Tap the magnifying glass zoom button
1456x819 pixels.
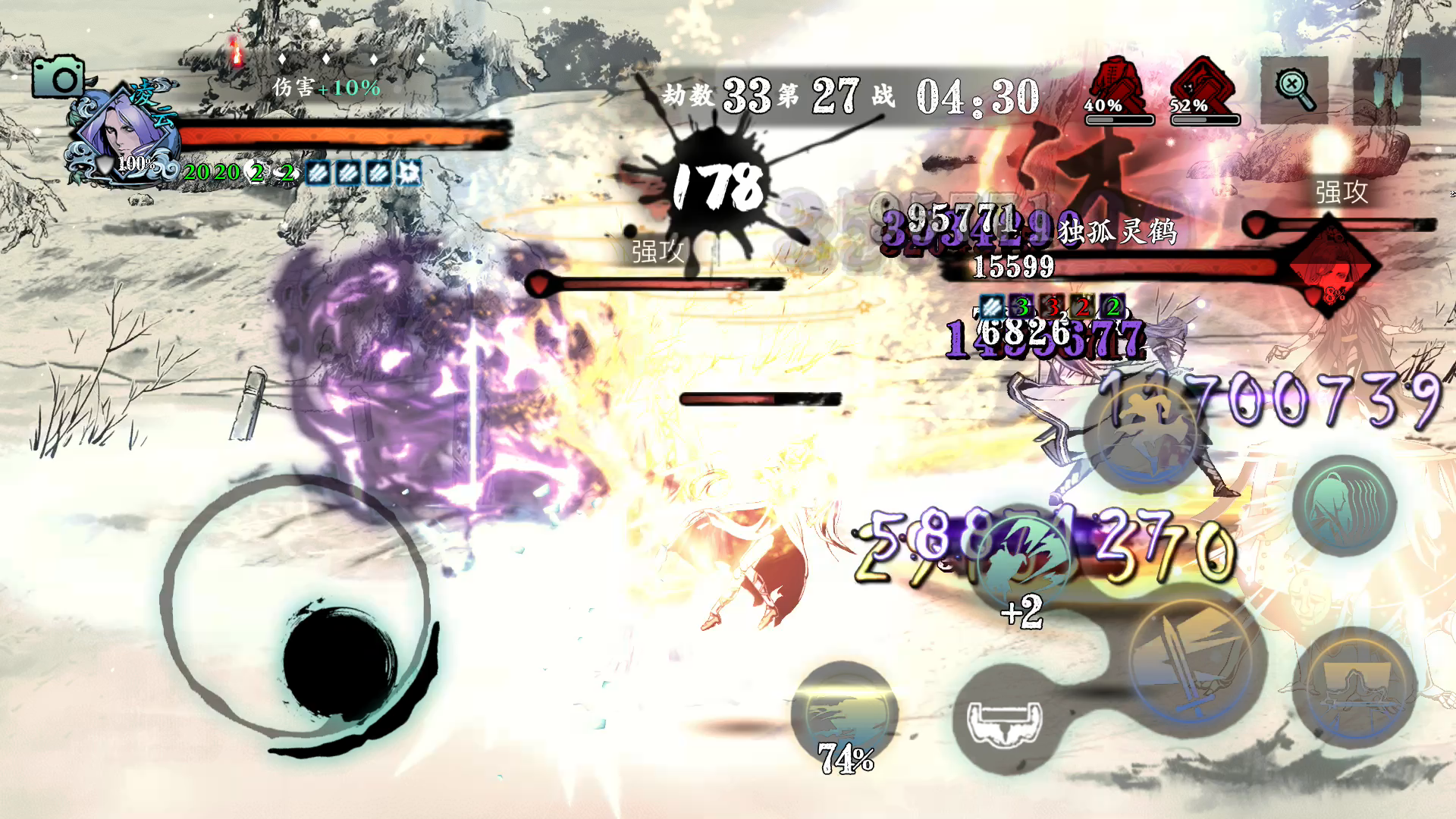coord(1294,90)
